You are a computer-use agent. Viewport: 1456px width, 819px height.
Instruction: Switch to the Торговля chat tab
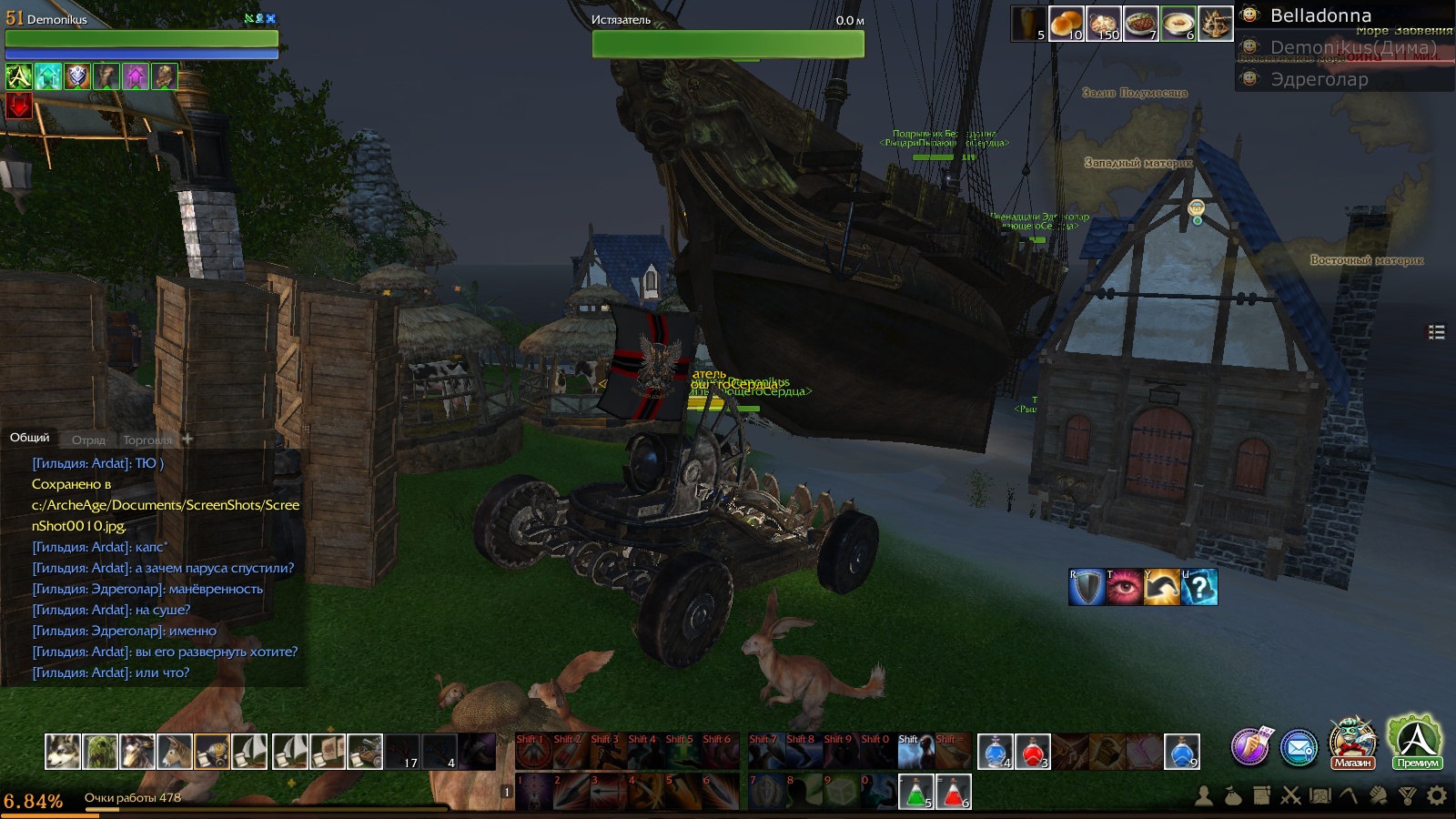147,440
